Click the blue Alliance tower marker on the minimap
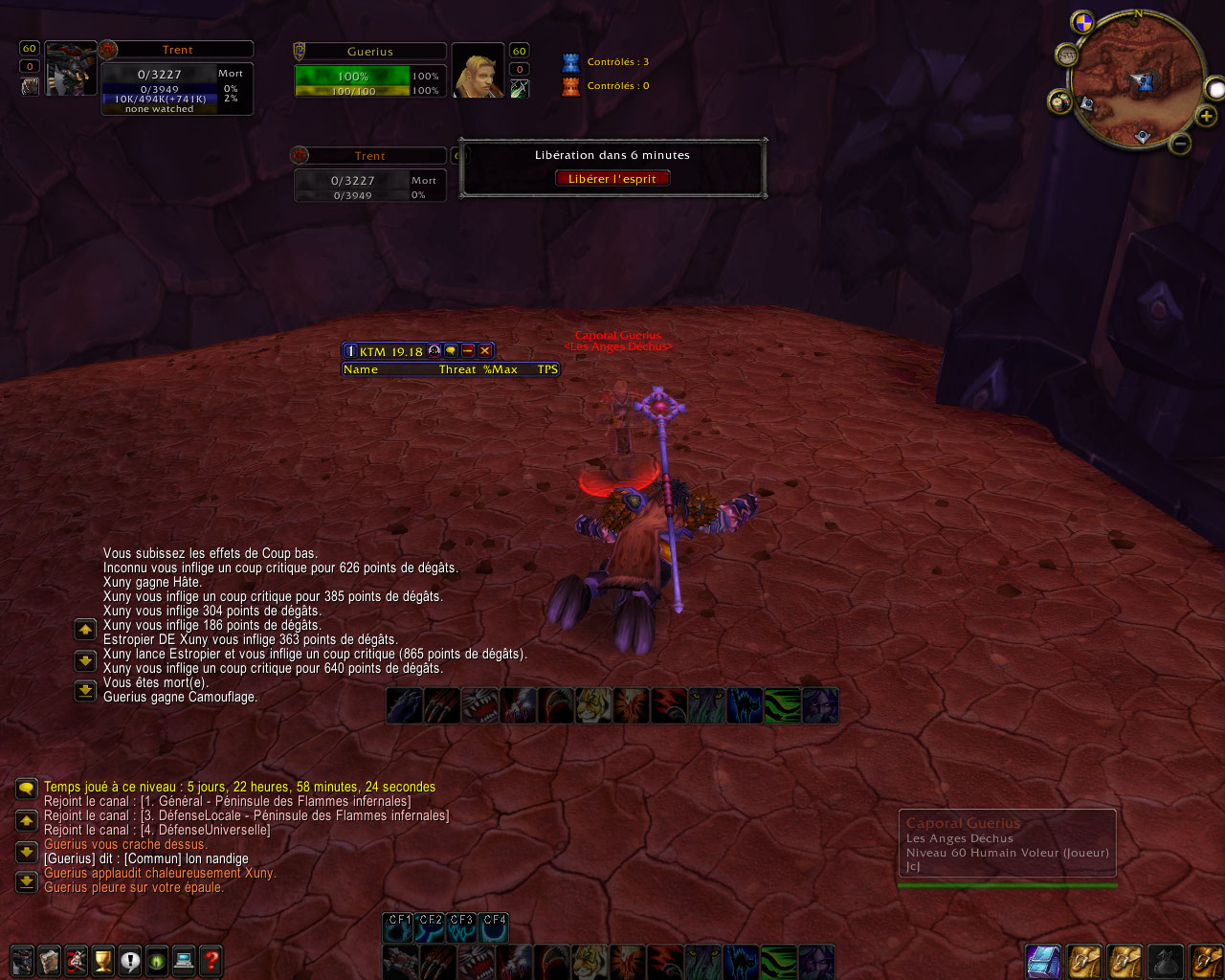The image size is (1225, 980). point(1143,84)
